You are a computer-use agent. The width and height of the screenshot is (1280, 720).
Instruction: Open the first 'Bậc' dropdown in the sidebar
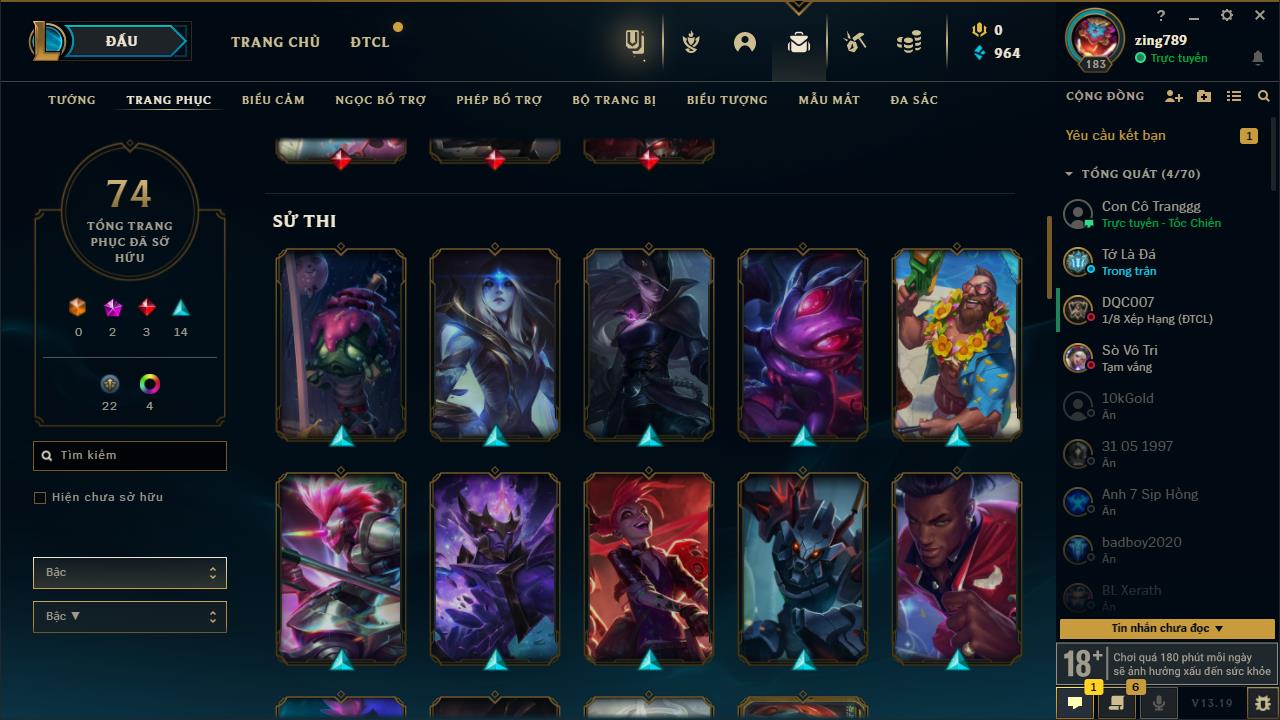129,572
